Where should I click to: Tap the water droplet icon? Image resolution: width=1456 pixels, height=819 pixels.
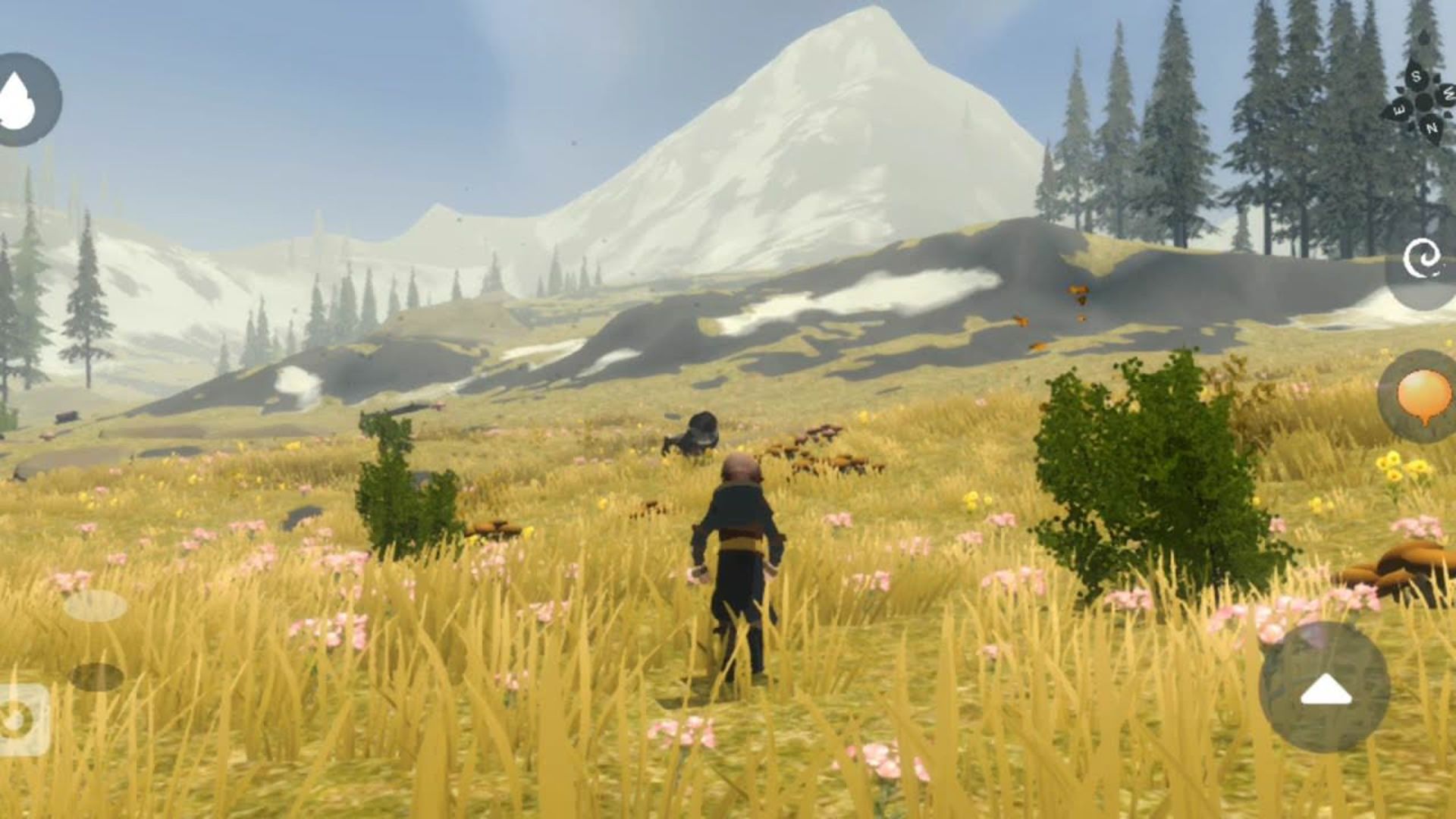tap(24, 99)
